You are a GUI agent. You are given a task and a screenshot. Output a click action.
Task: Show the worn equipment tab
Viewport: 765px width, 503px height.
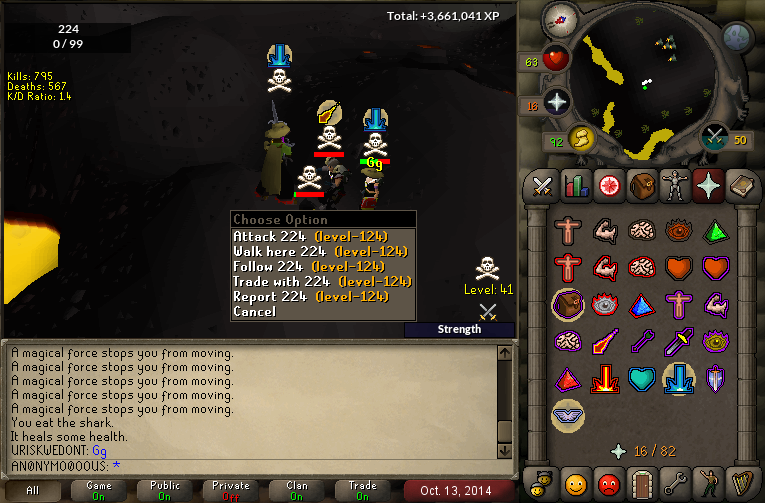[x=673, y=185]
